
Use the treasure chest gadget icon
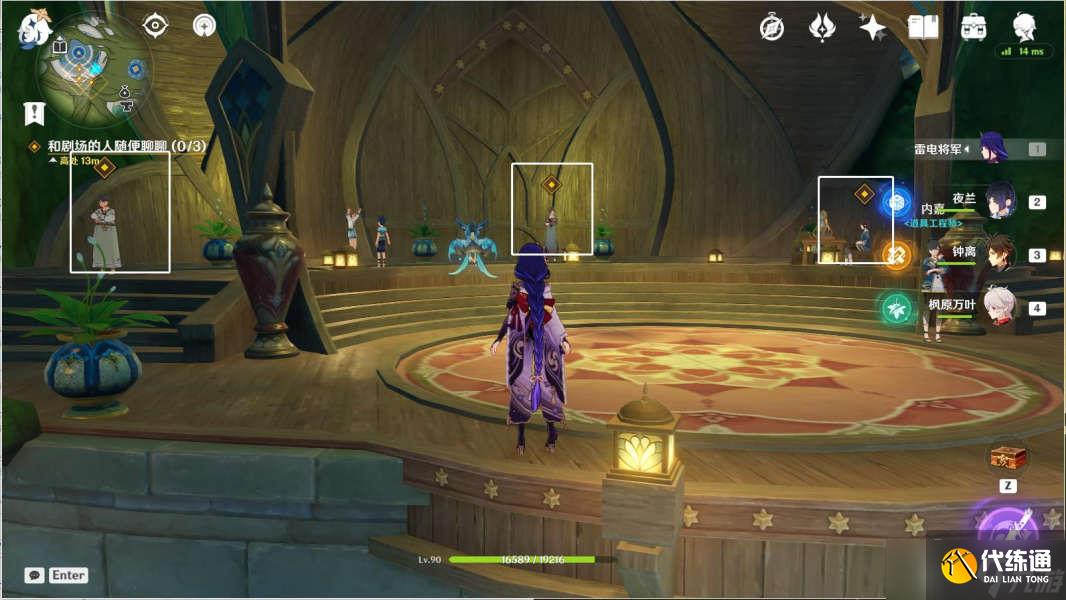[1009, 457]
